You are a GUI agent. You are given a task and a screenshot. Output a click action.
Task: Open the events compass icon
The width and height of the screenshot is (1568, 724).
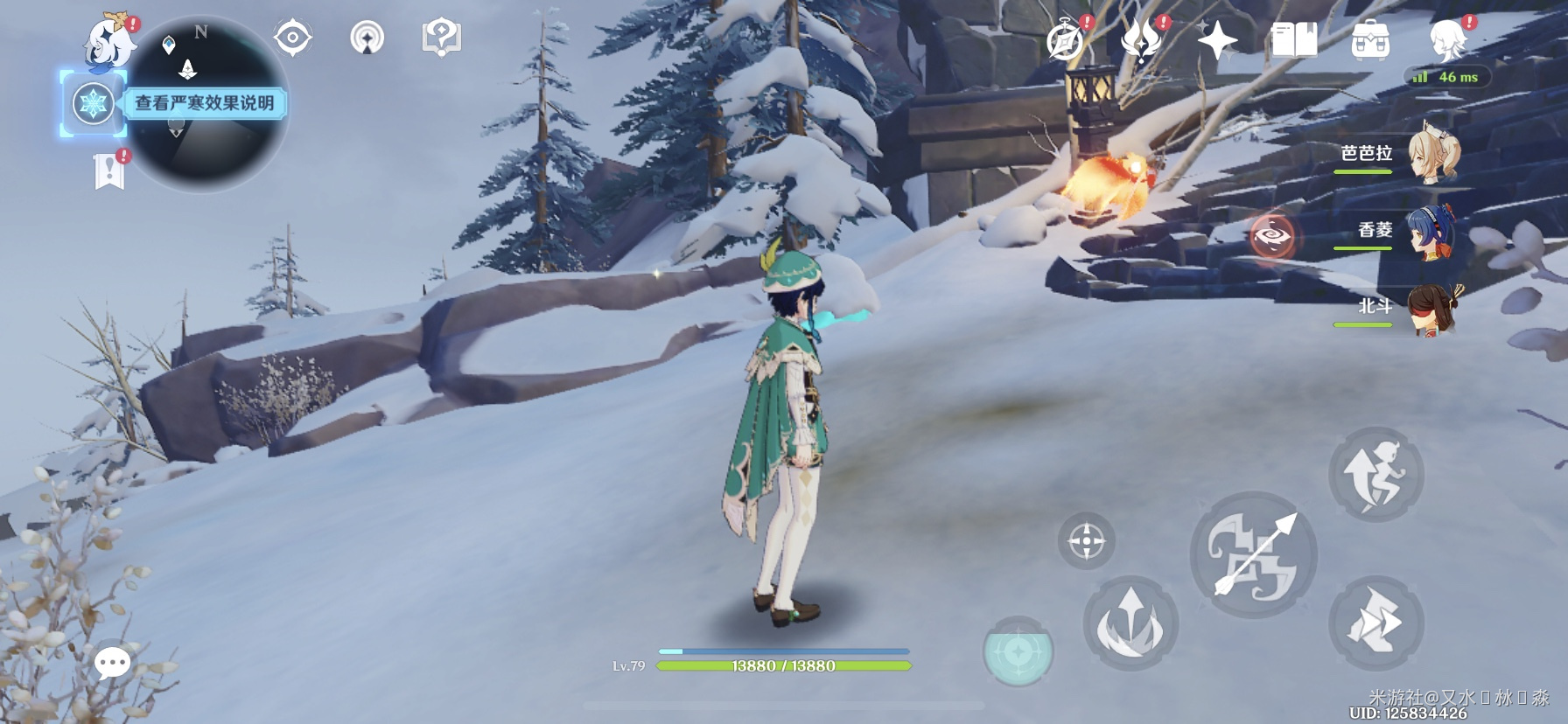coord(1065,41)
